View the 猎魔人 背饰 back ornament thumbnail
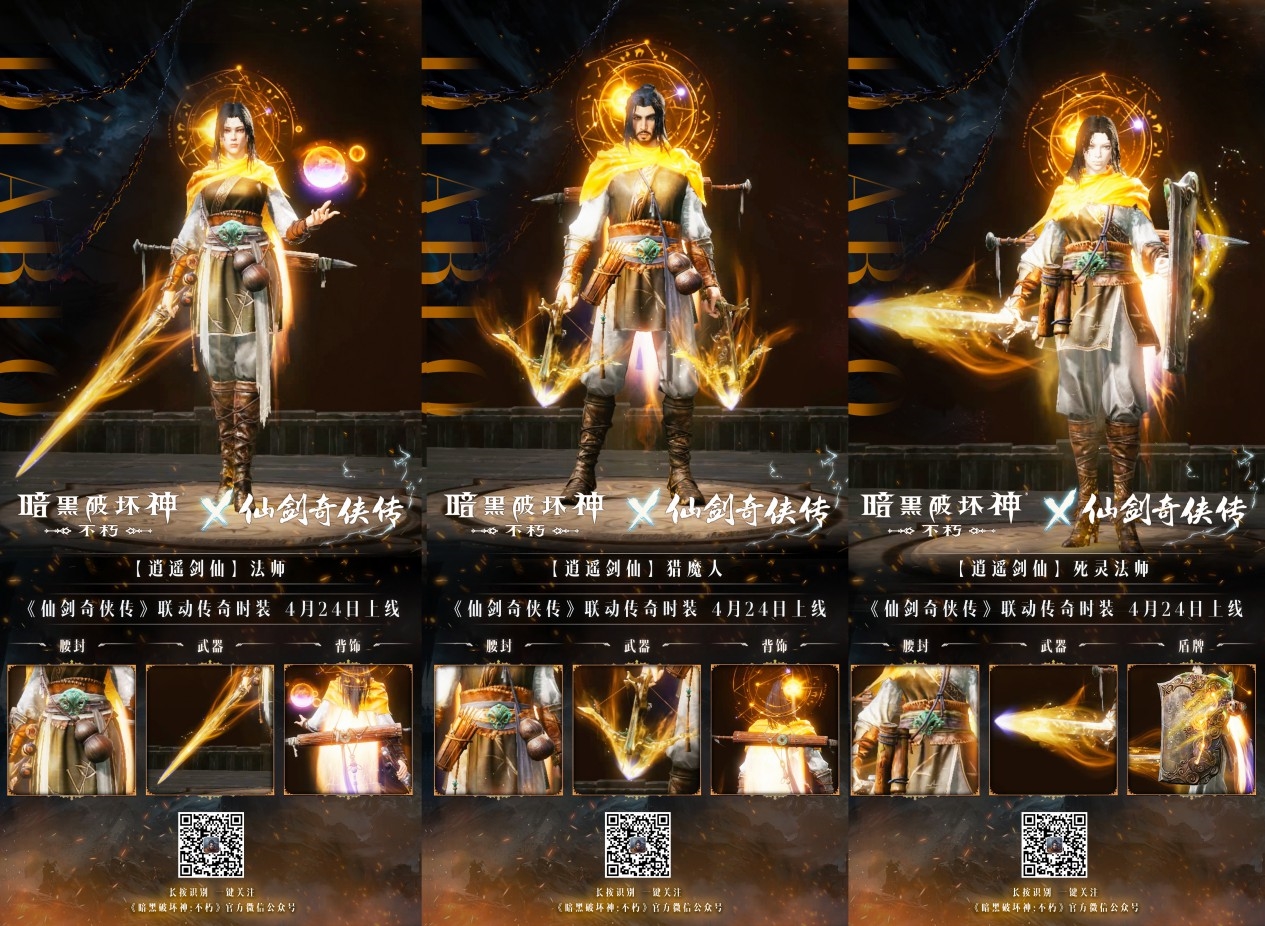The height and width of the screenshot is (926, 1265). tap(775, 730)
